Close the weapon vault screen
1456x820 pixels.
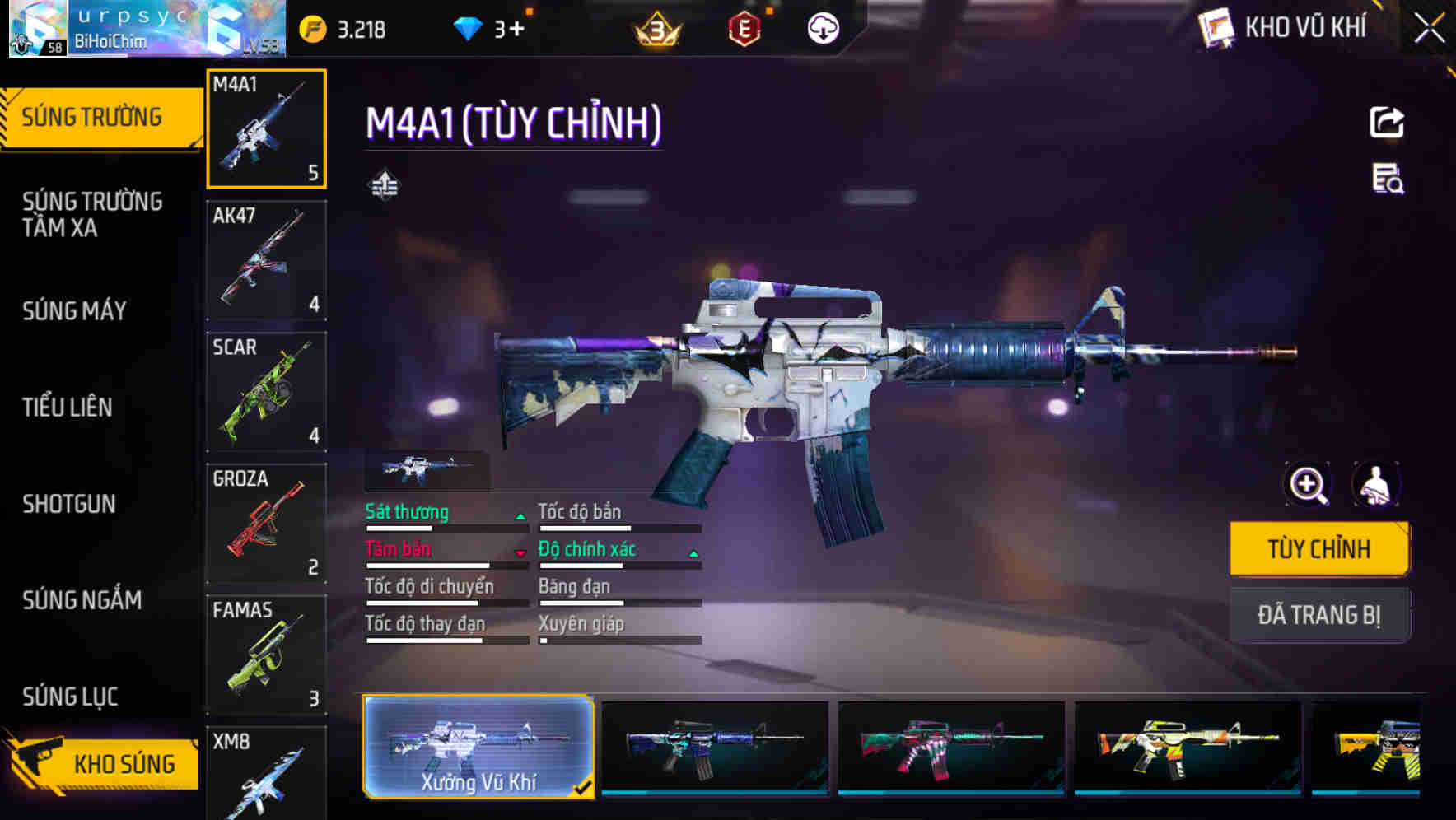pyautogui.click(x=1429, y=29)
